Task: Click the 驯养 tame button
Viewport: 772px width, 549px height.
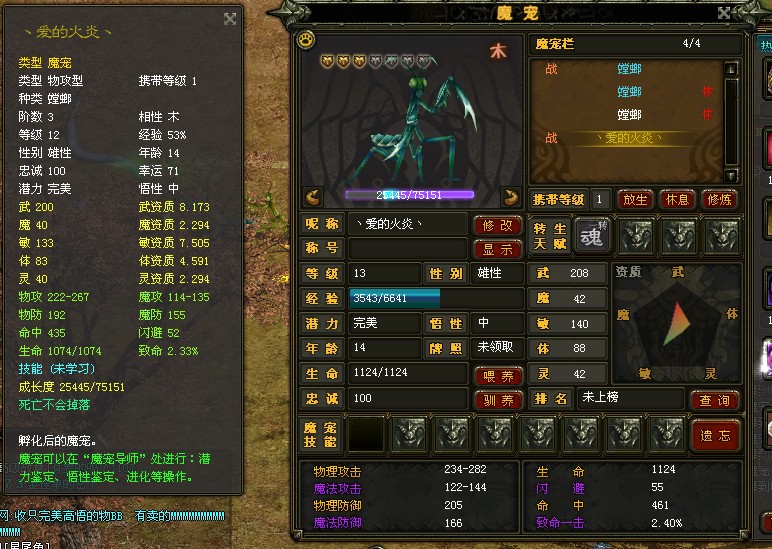Action: pos(497,400)
